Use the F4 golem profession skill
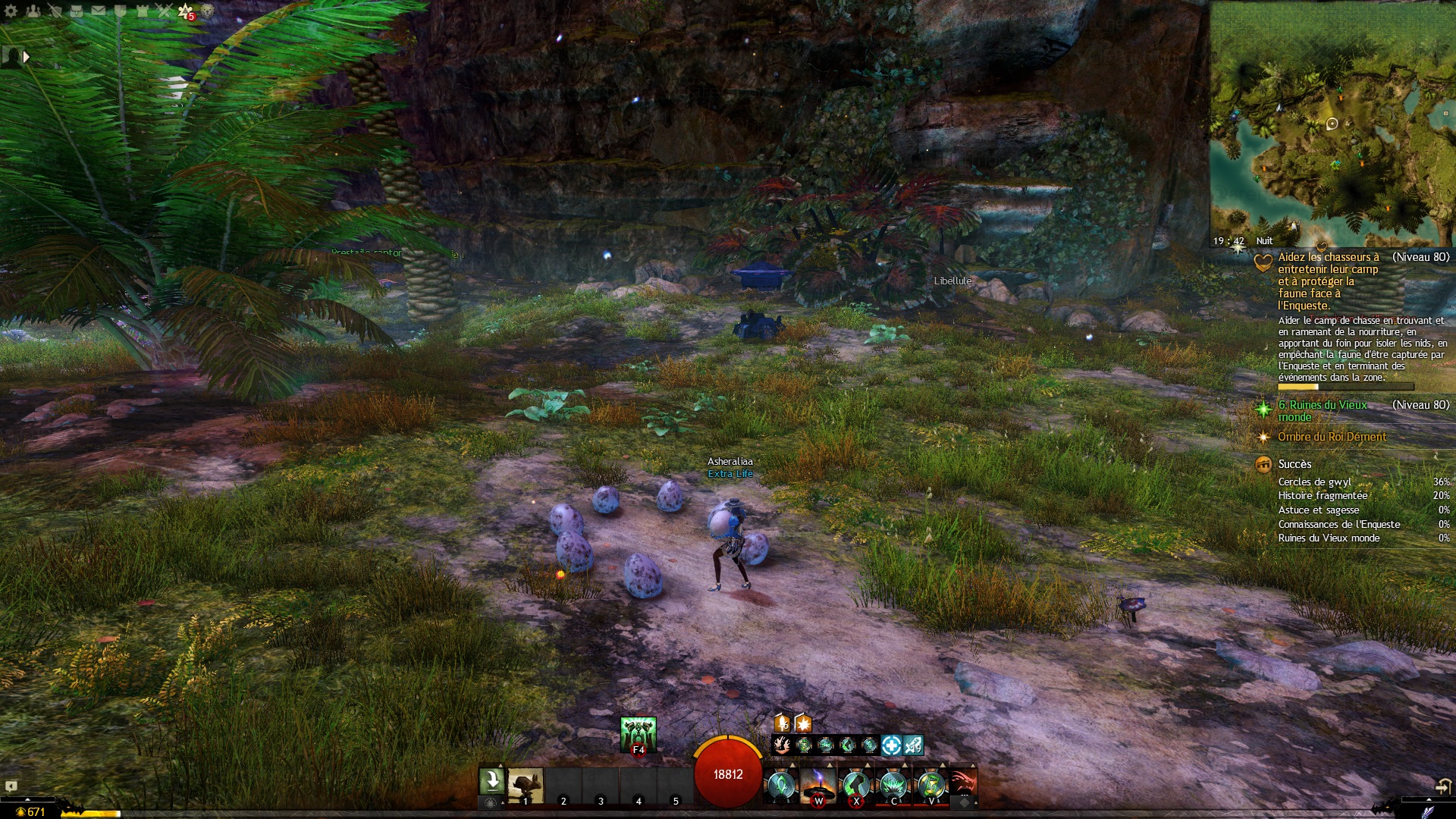1456x819 pixels. (638, 734)
